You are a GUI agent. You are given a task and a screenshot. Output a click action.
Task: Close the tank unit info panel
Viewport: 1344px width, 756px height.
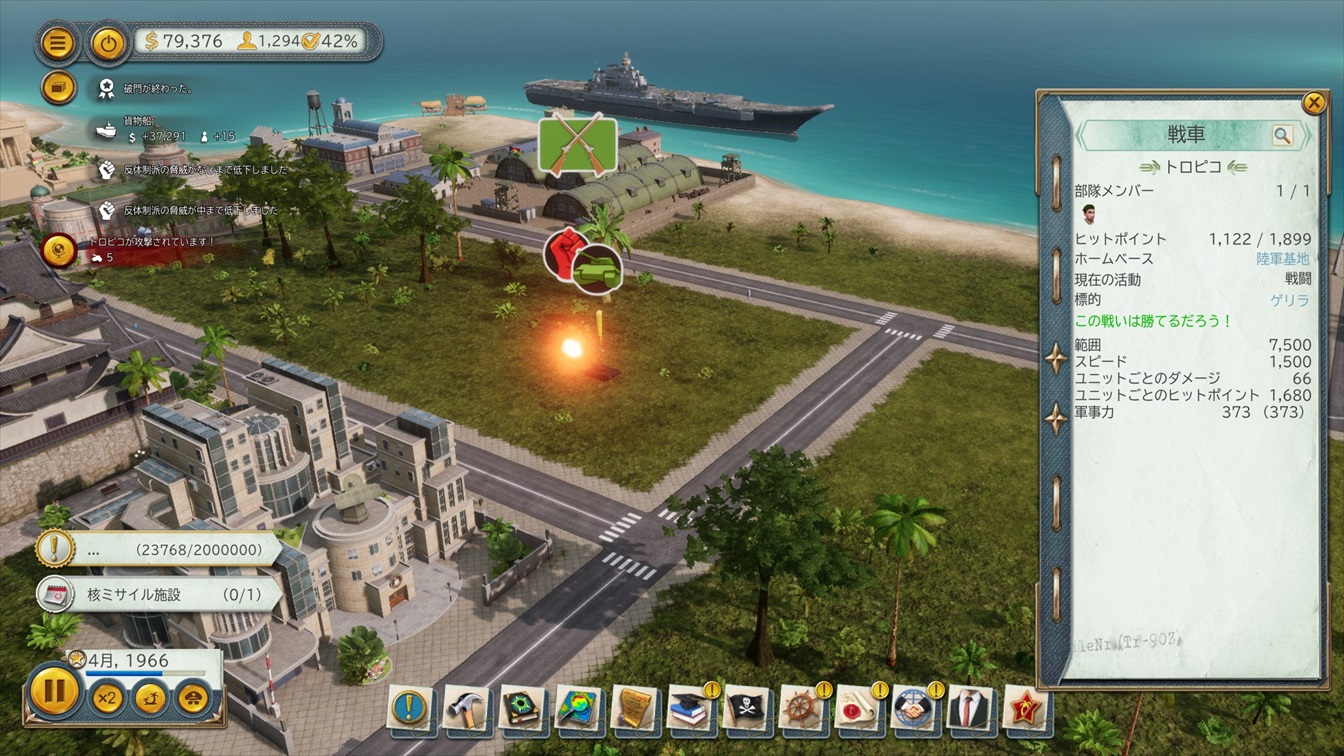point(1313,103)
